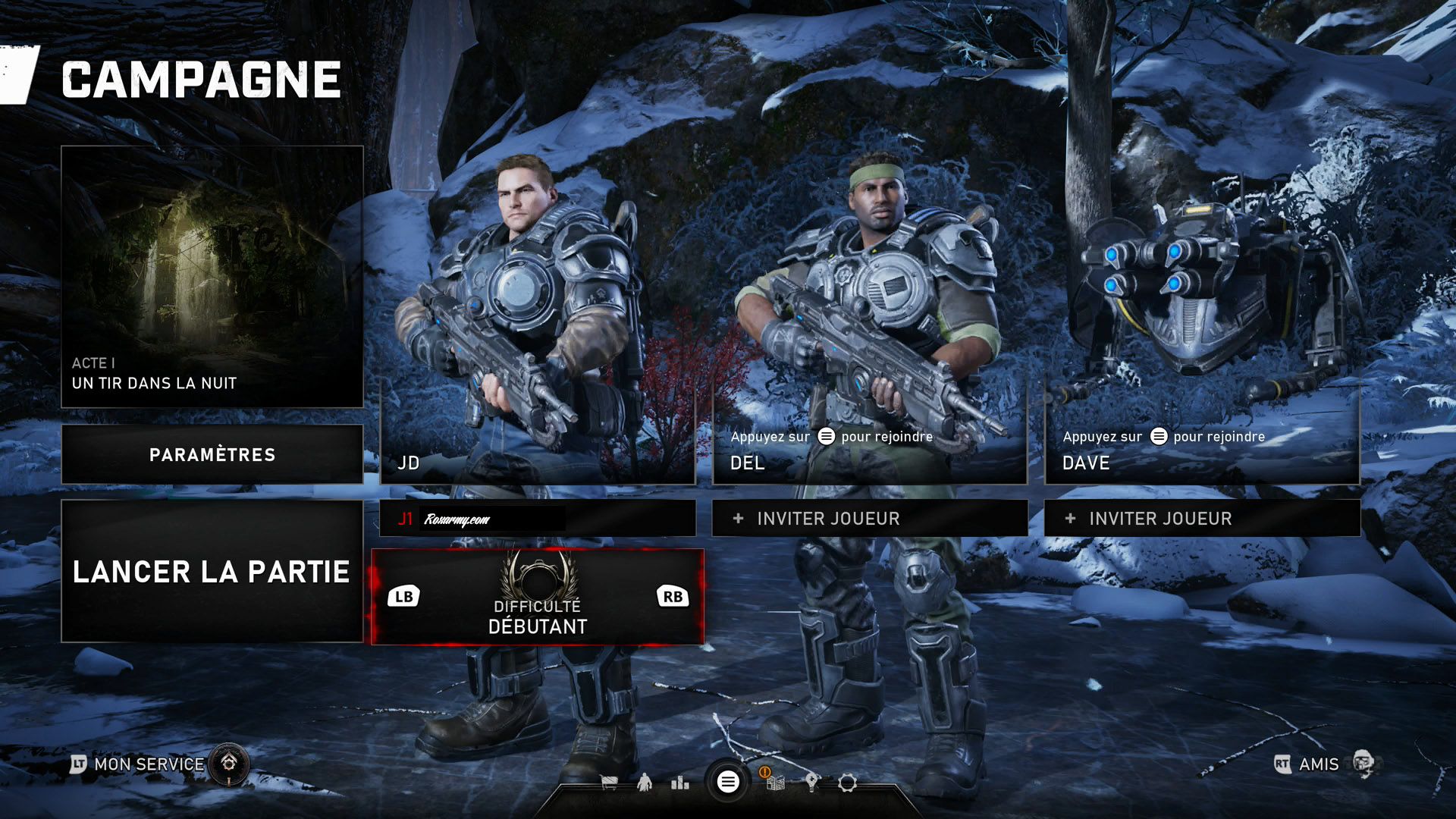Viewport: 1456px width, 819px height.
Task: Open the Débutant difficulty selector
Action: pyautogui.click(x=537, y=598)
